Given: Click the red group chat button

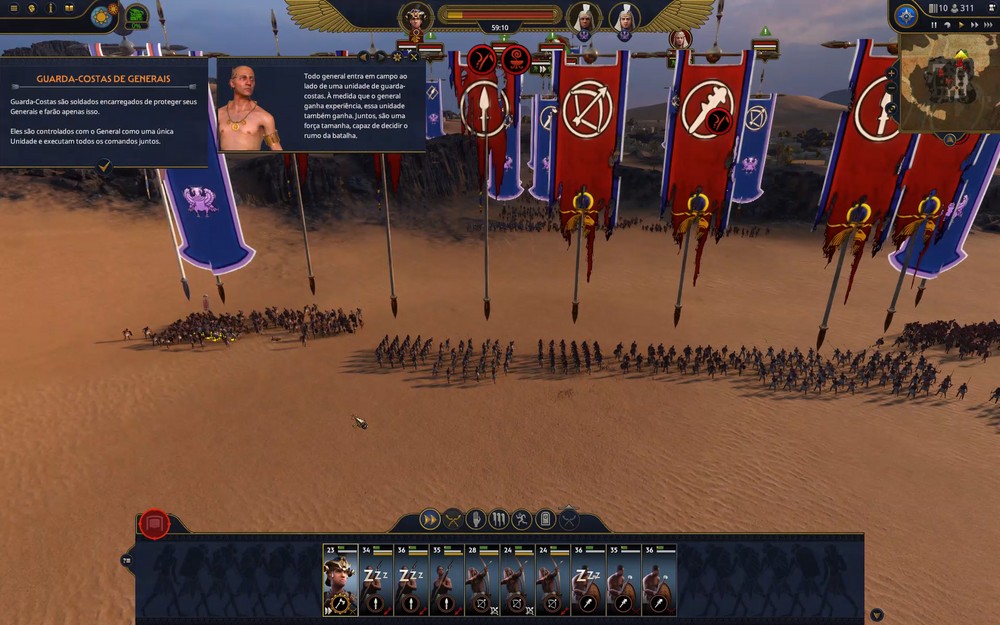Looking at the screenshot, I should [154, 522].
